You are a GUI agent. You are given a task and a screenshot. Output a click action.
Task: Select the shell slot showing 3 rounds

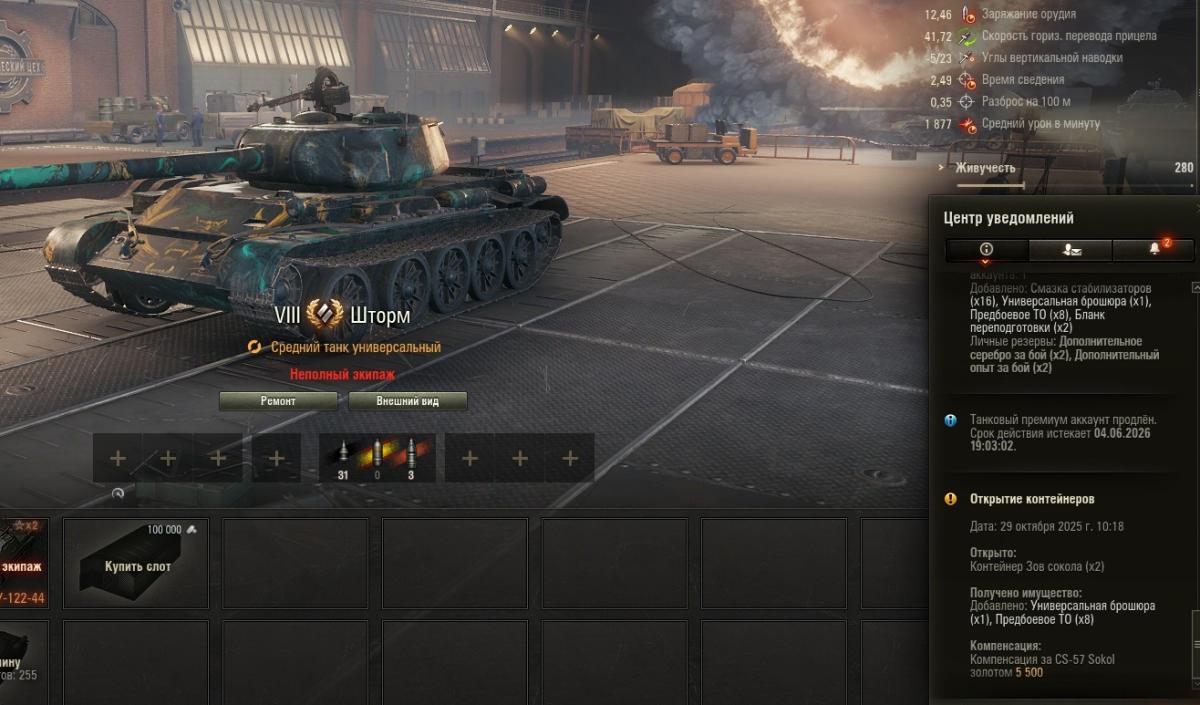(x=410, y=457)
